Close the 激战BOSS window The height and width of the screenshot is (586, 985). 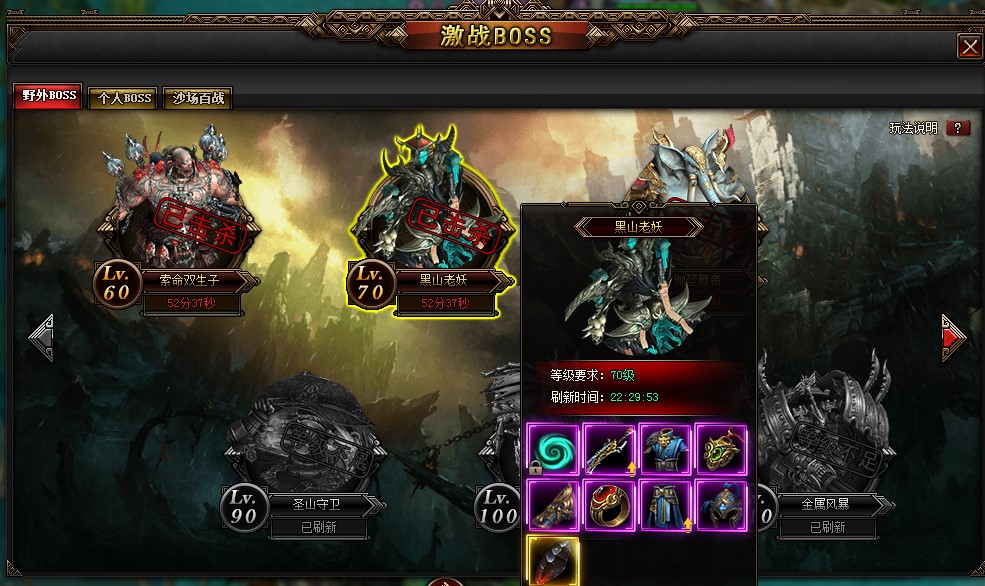969,47
